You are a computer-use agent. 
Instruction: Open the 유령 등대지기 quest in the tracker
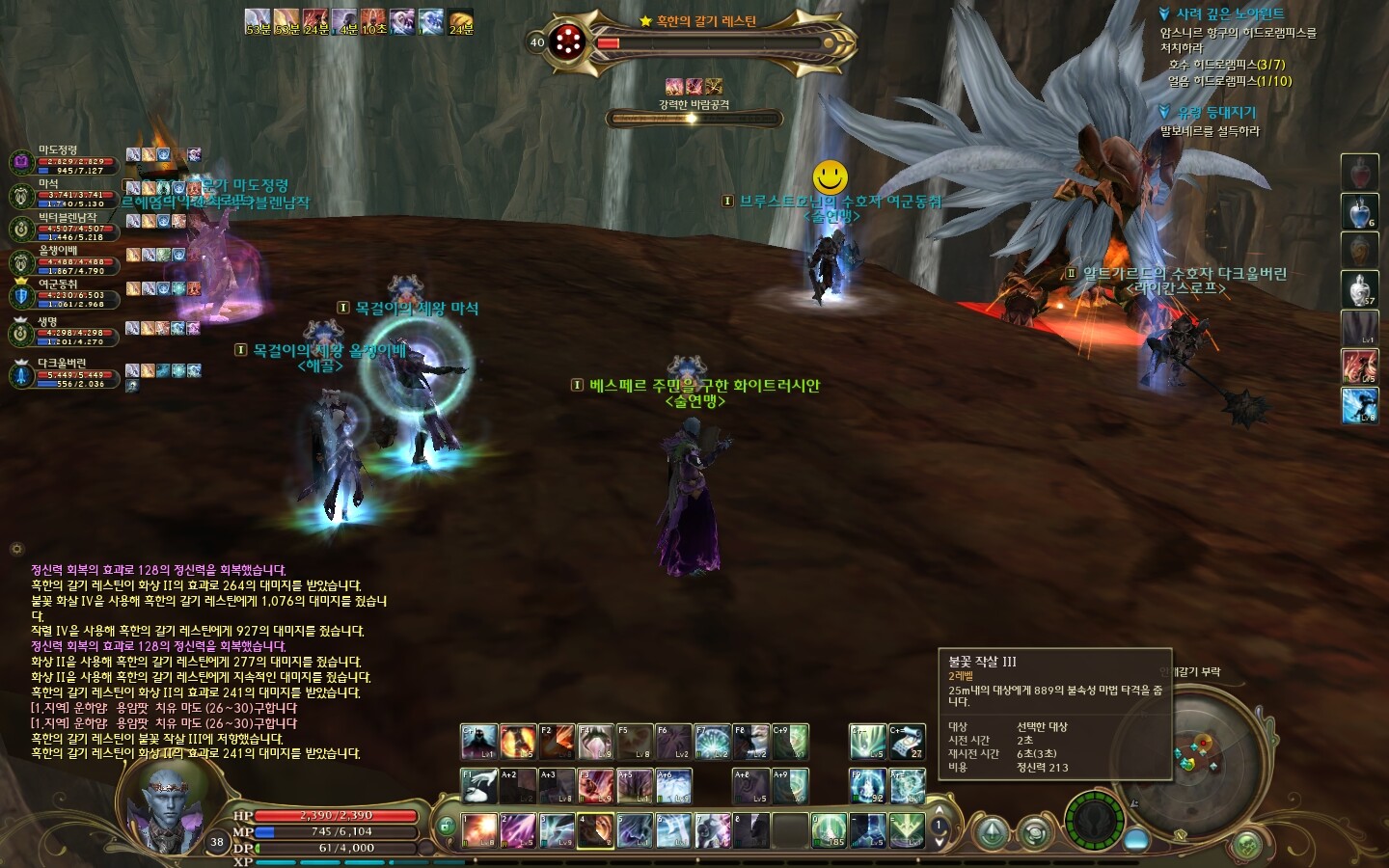point(1215,113)
